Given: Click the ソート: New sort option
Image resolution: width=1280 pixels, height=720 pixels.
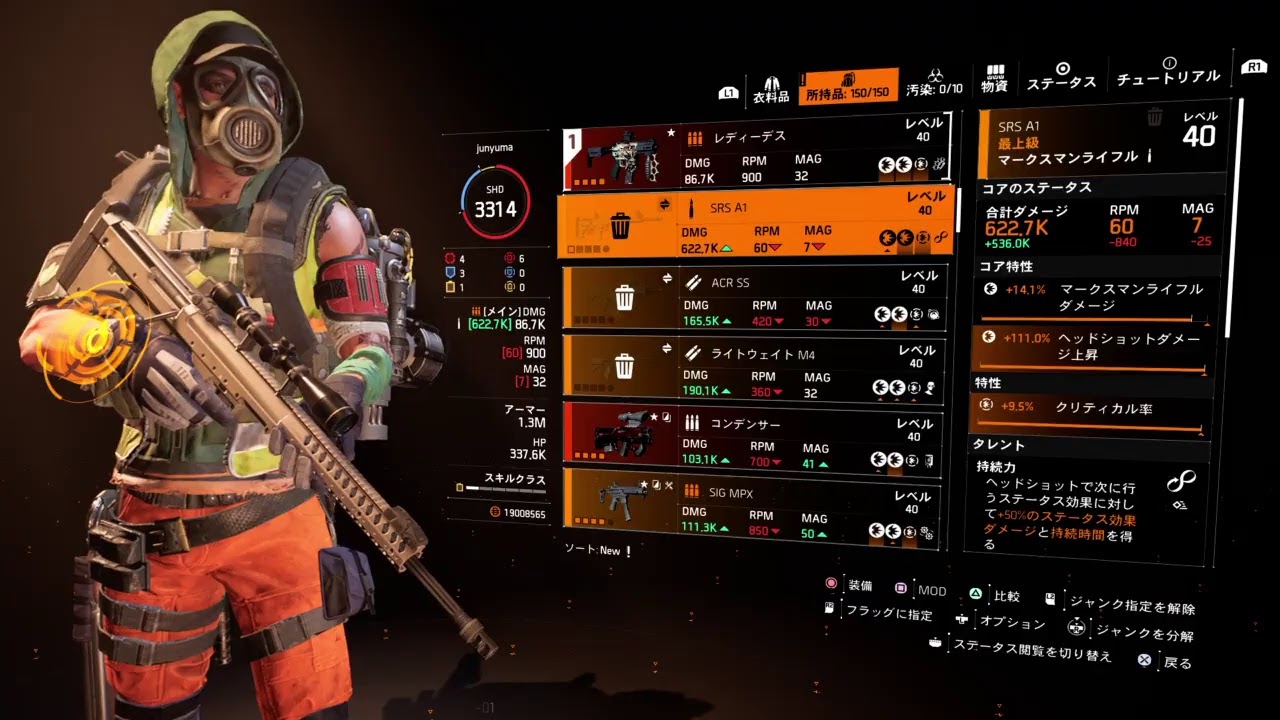Looking at the screenshot, I should (x=597, y=550).
